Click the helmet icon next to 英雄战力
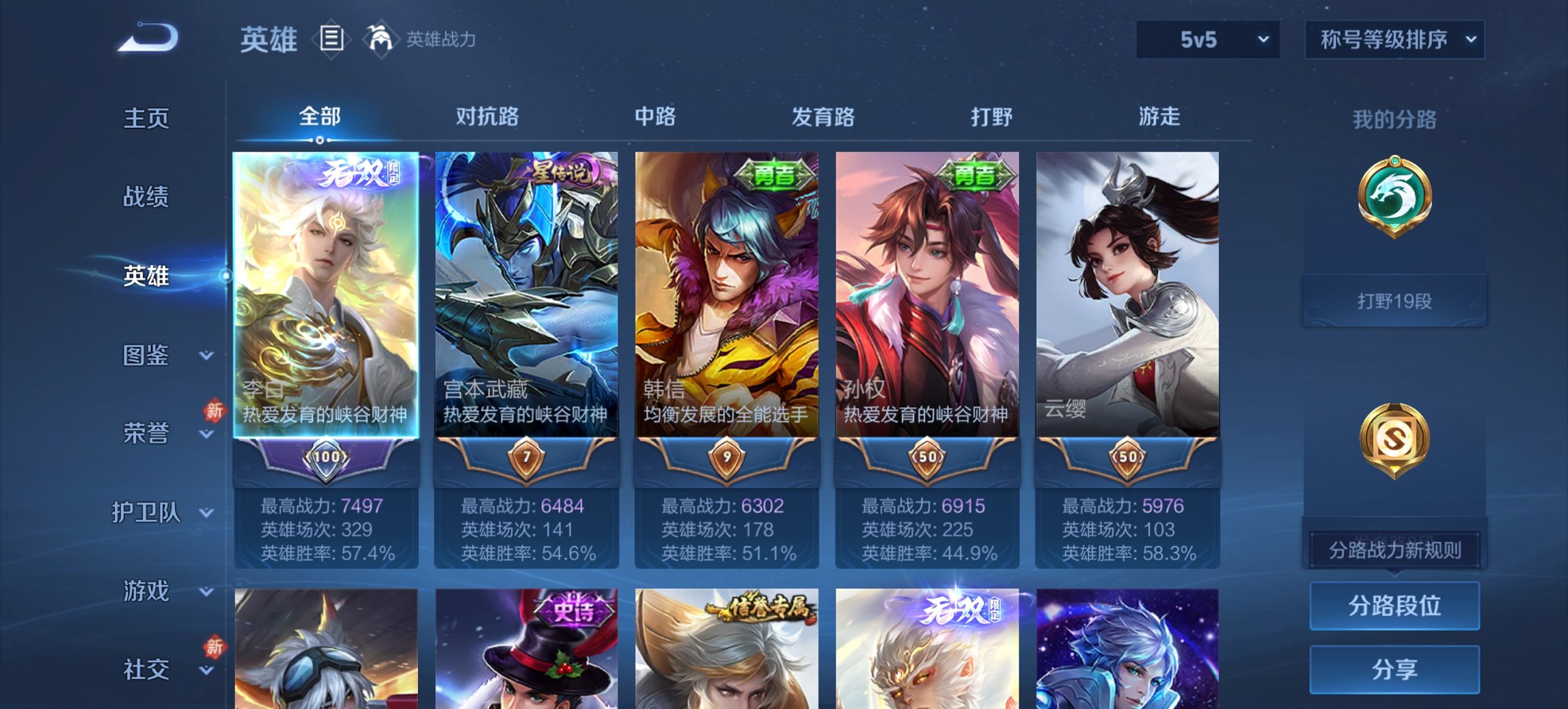The width and height of the screenshot is (1568, 709). [381, 39]
